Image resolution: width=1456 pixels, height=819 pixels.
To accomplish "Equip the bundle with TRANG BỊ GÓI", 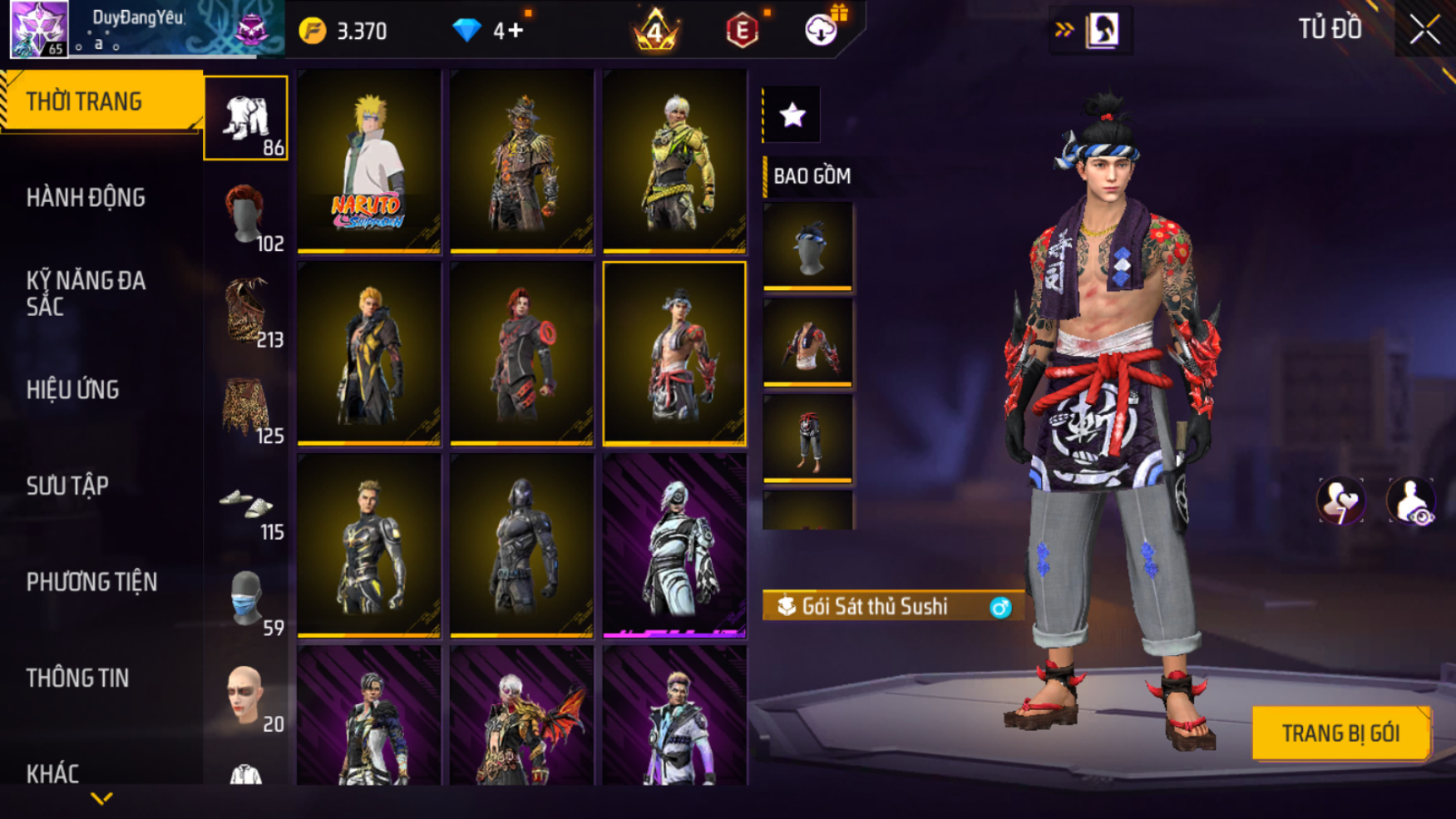I will tap(1340, 733).
